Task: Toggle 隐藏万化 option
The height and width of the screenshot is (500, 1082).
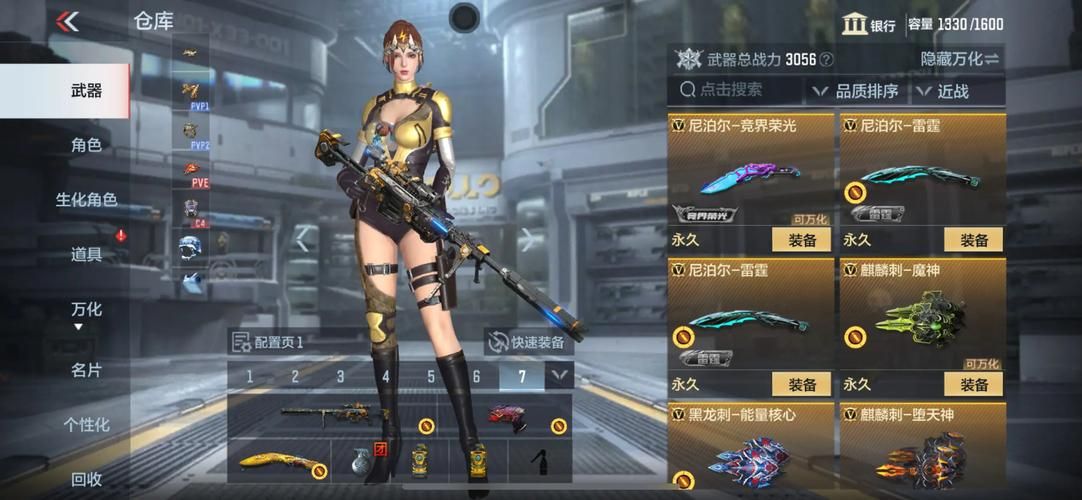Action: click(959, 59)
